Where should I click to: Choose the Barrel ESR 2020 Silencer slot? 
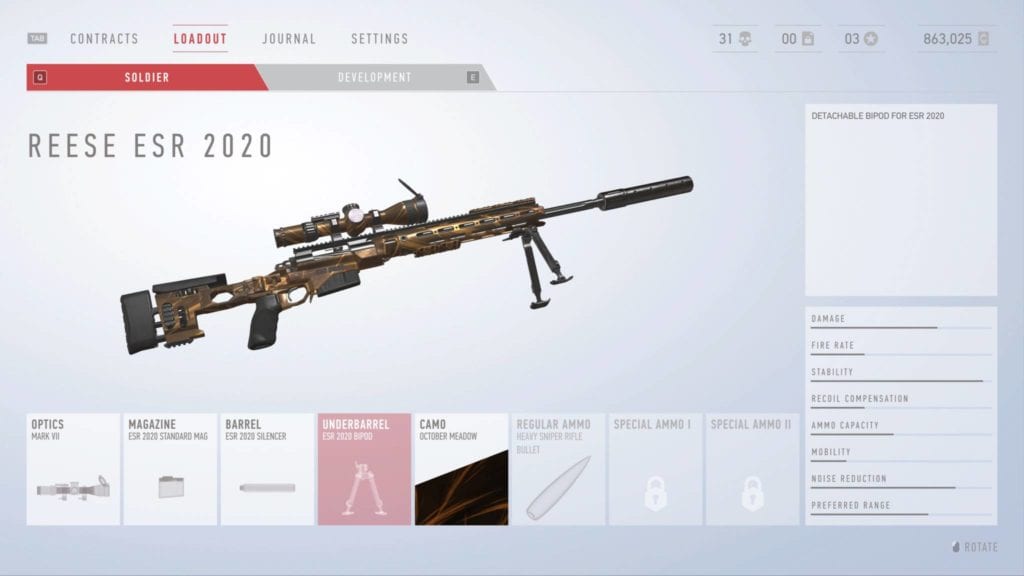267,469
